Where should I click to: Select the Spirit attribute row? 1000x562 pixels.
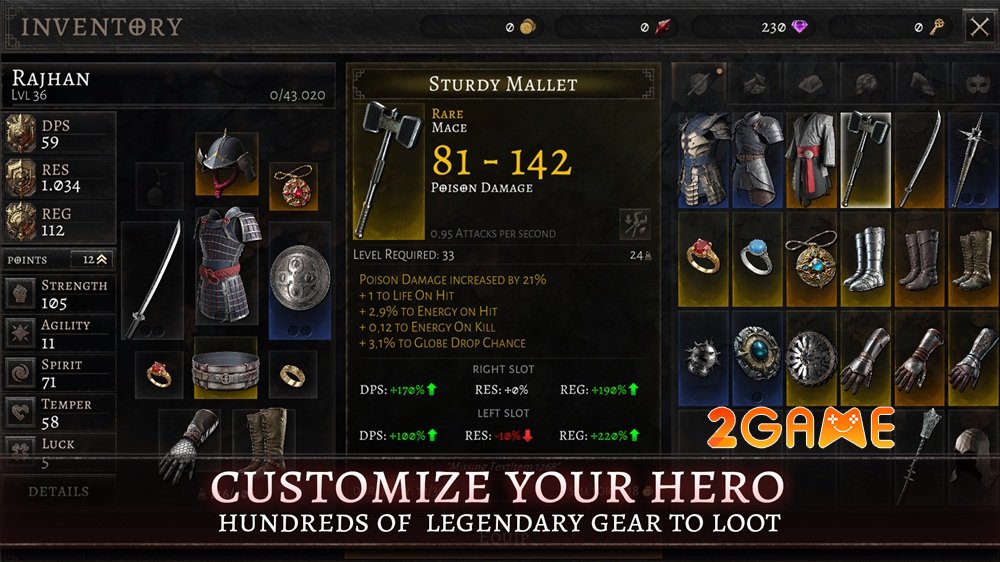pos(58,373)
